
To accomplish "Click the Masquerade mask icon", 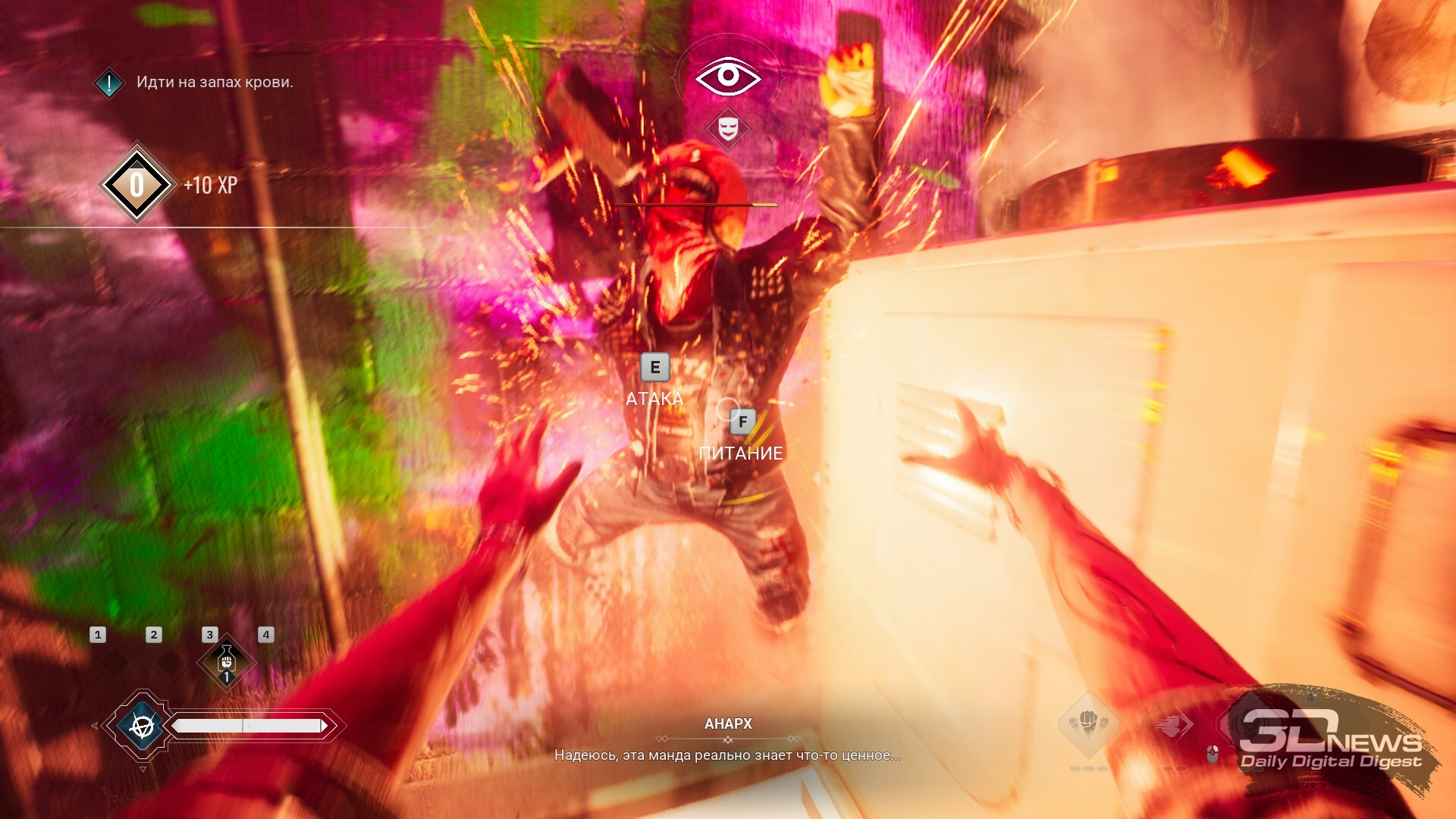I will click(728, 128).
